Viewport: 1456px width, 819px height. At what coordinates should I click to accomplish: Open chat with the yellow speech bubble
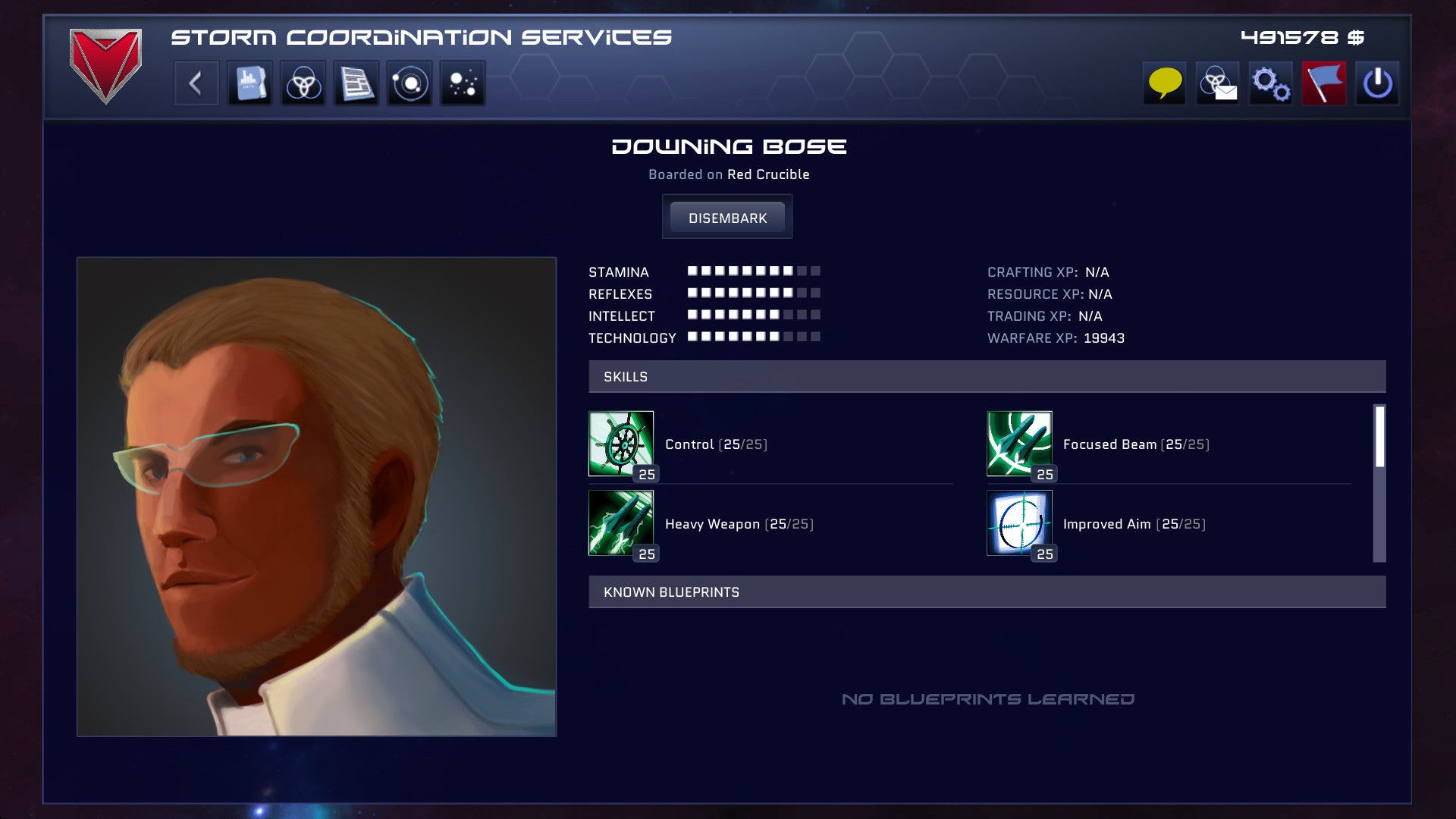click(1165, 83)
